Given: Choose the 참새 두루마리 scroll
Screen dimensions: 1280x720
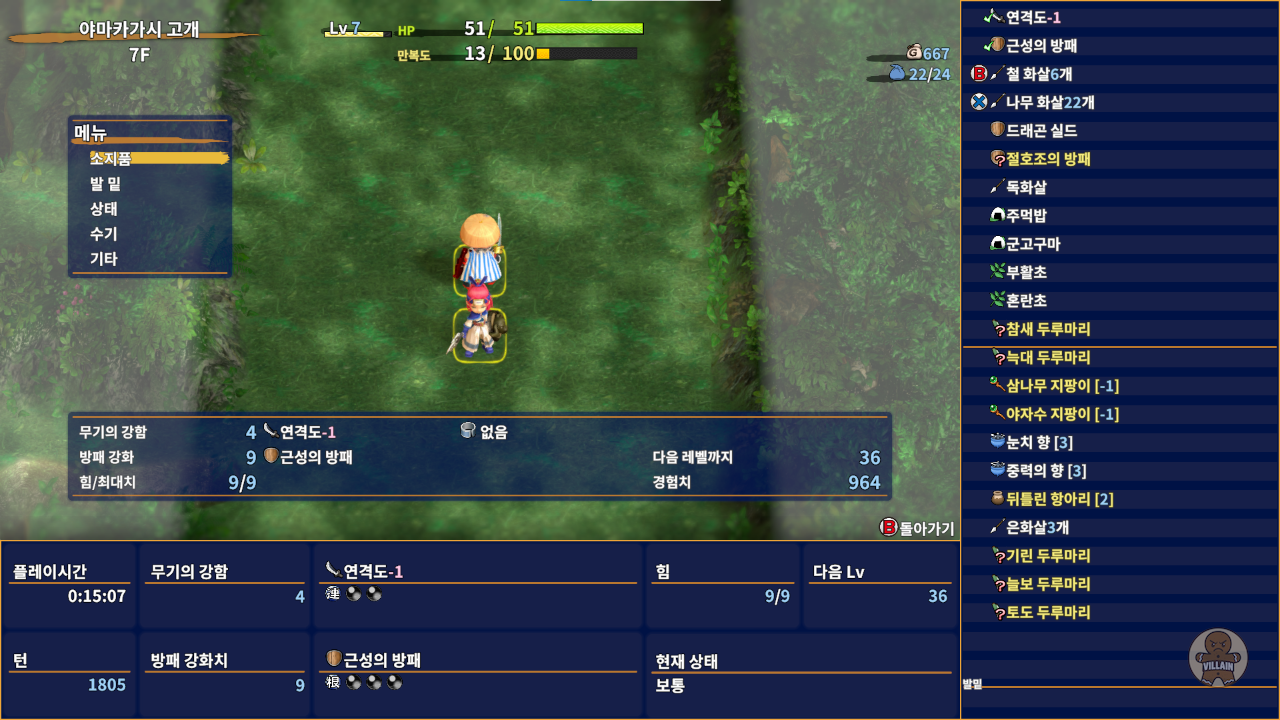Looking at the screenshot, I should 1047,329.
